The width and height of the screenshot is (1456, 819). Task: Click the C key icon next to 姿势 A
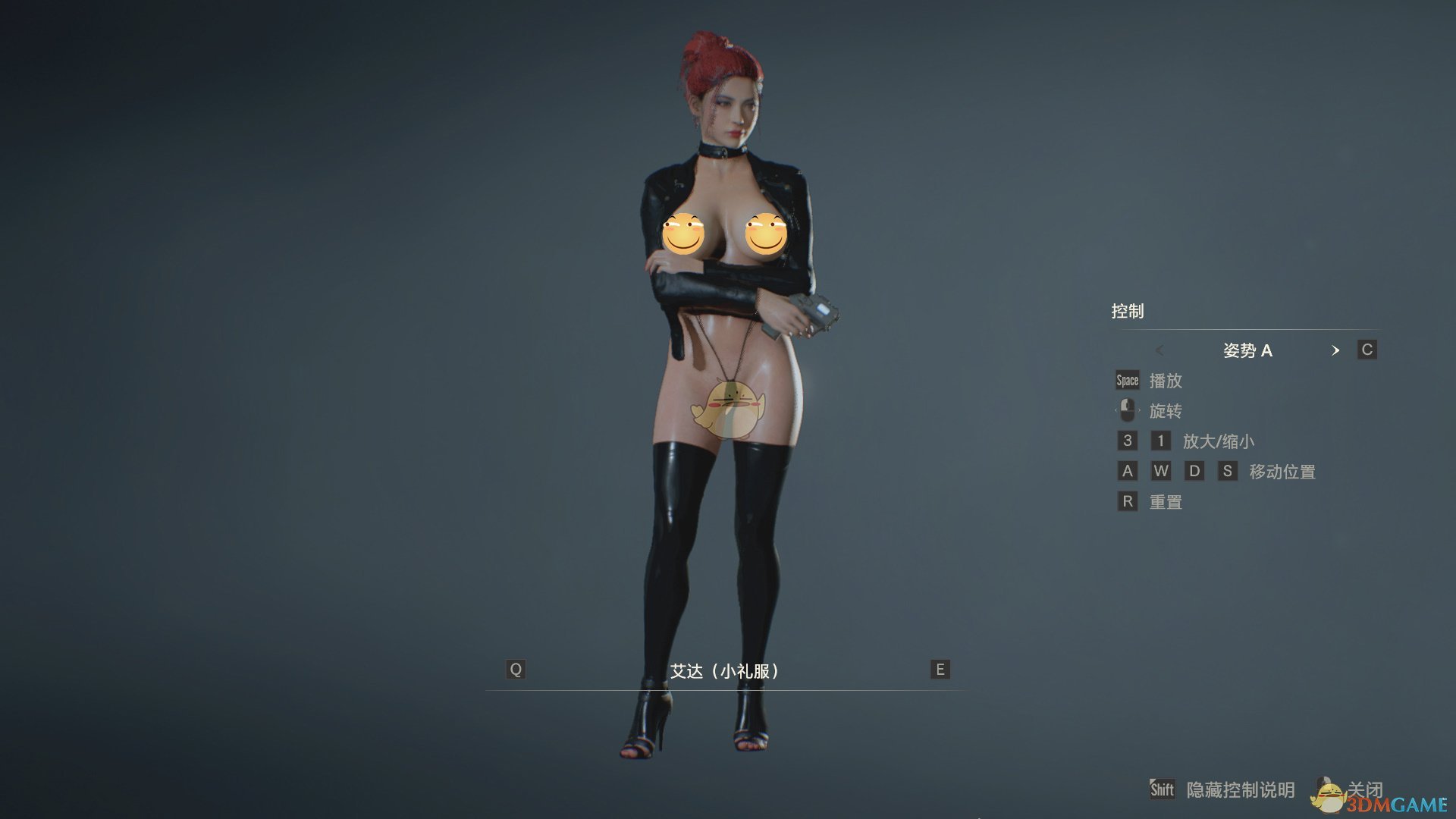pyautogui.click(x=1367, y=350)
